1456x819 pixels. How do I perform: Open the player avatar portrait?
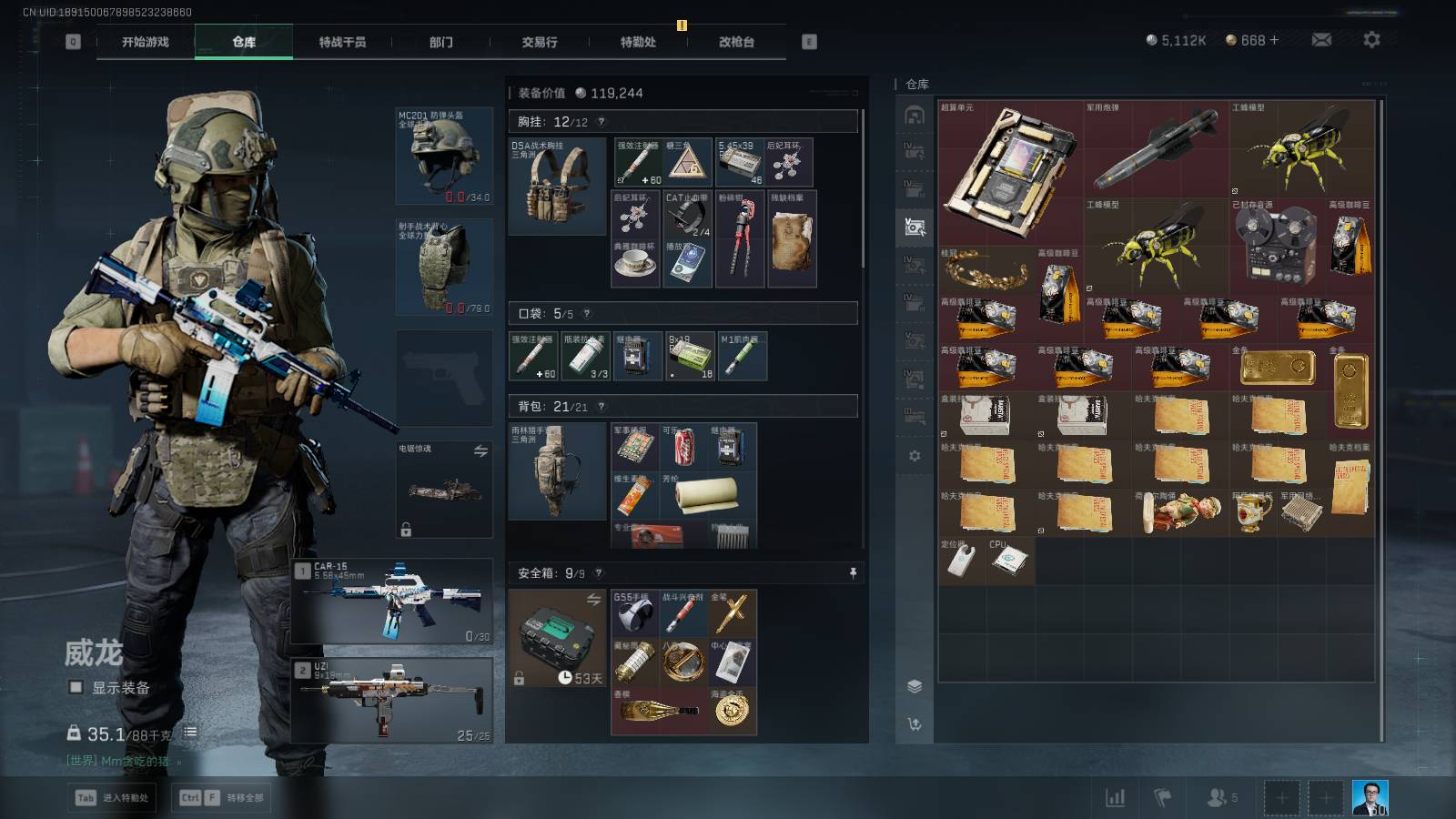[1370, 798]
